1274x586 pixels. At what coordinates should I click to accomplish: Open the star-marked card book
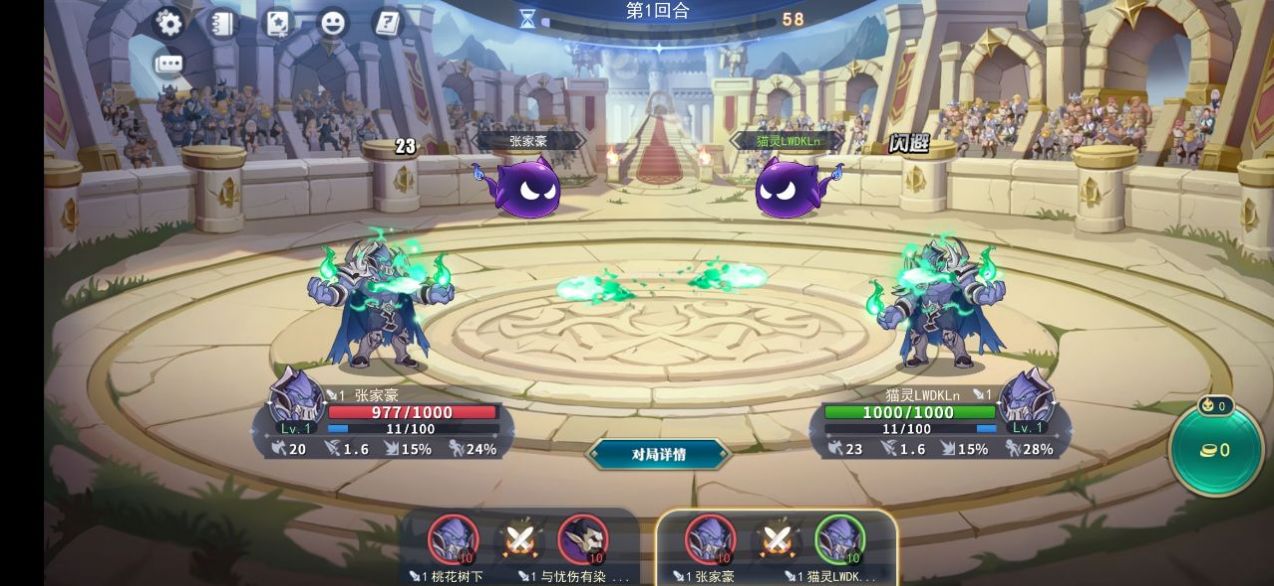277,23
